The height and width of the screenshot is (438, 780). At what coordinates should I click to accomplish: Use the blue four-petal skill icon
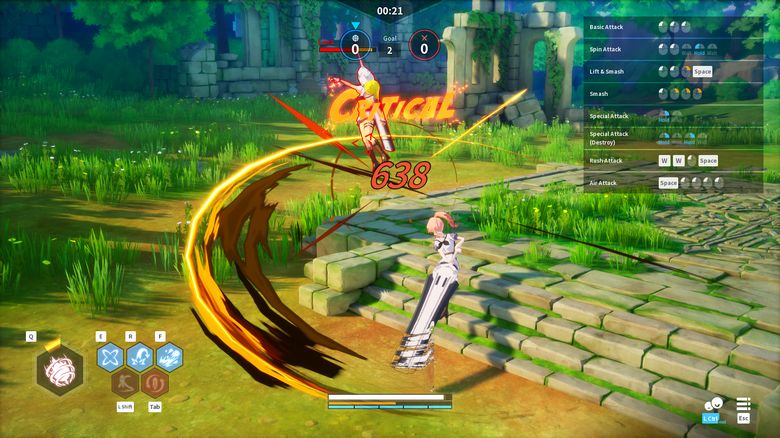[x=110, y=357]
